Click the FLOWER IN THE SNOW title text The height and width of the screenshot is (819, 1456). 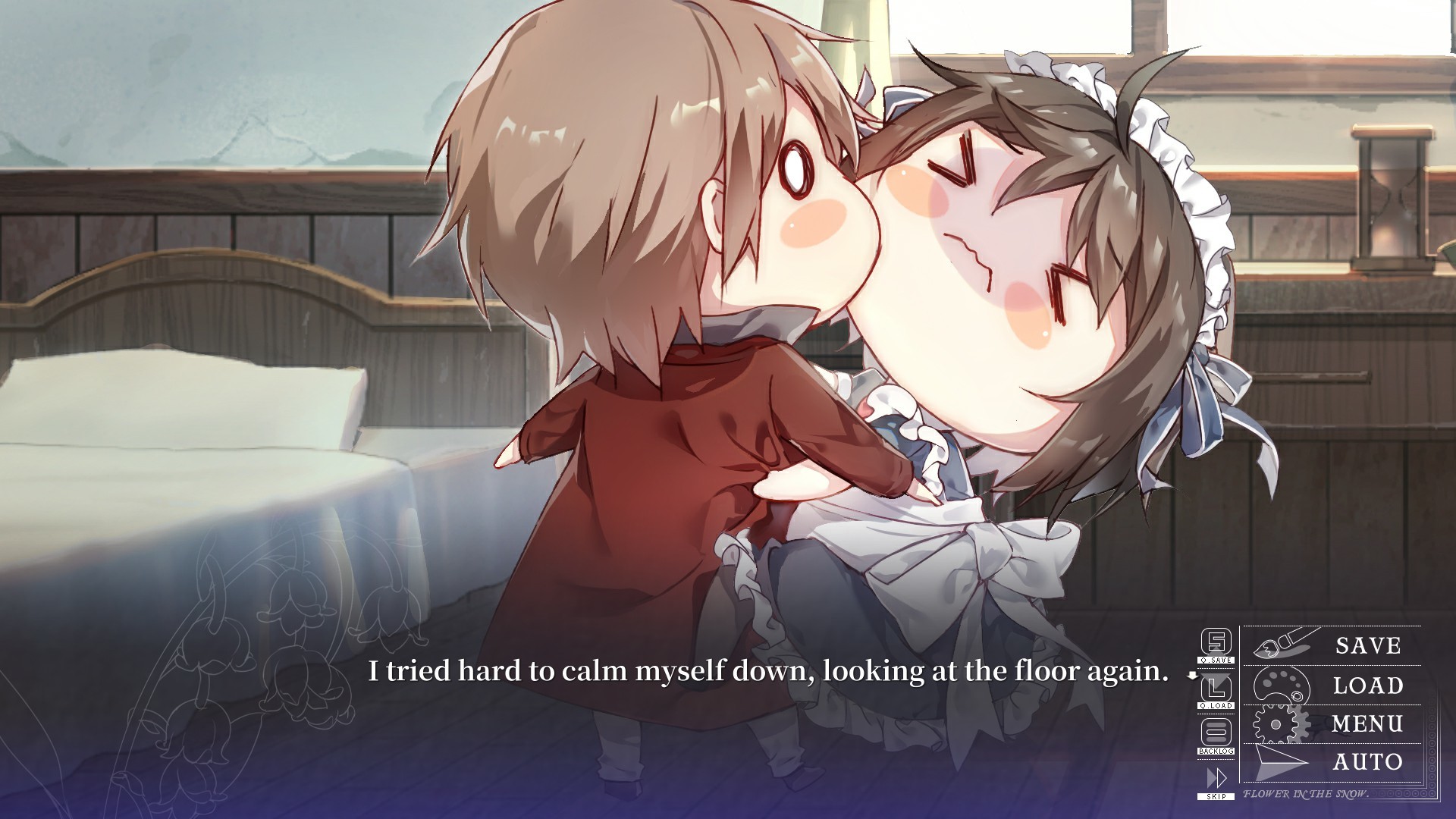1306,795
